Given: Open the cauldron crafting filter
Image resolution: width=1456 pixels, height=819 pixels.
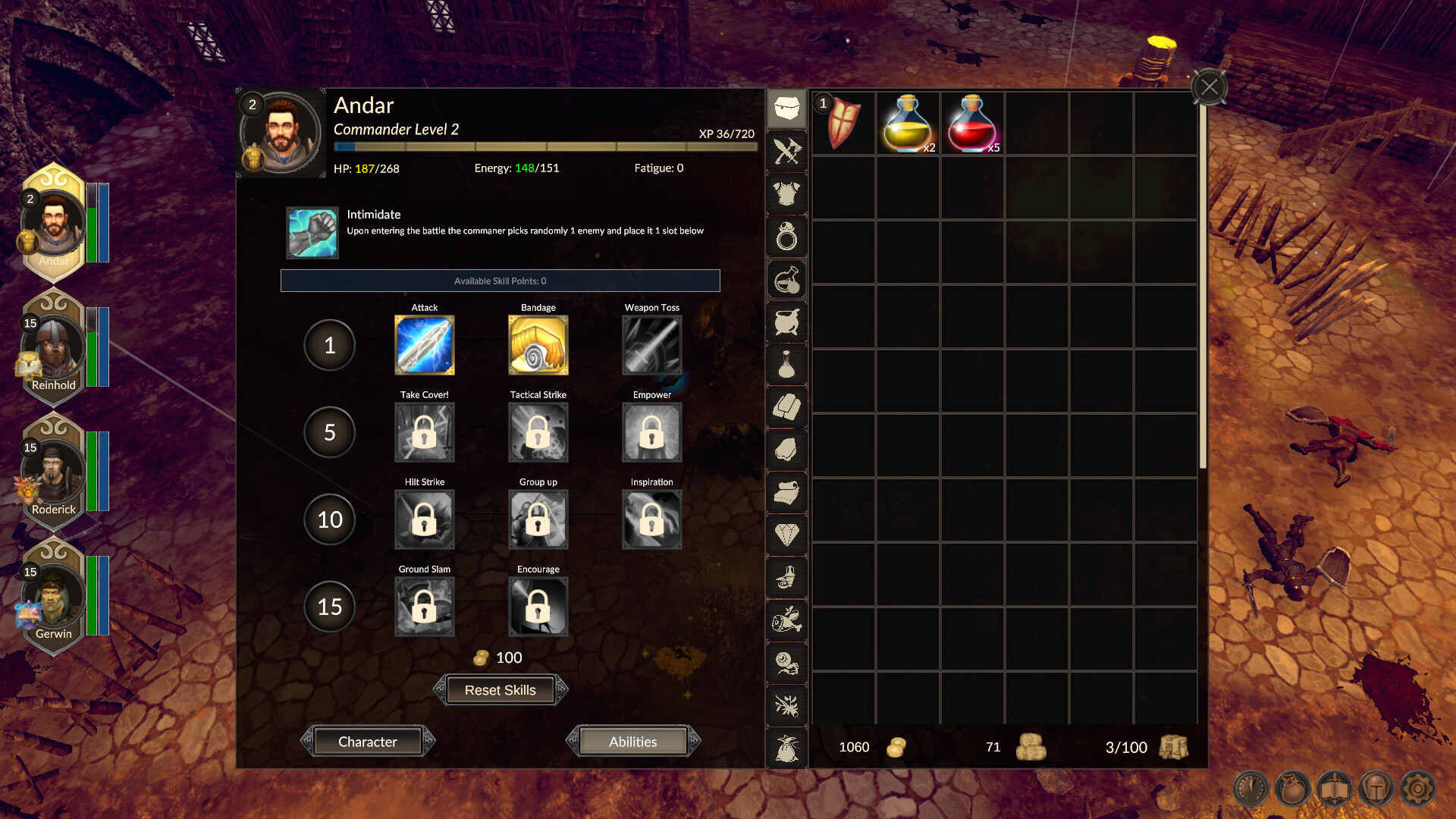Looking at the screenshot, I should pyautogui.click(x=786, y=322).
